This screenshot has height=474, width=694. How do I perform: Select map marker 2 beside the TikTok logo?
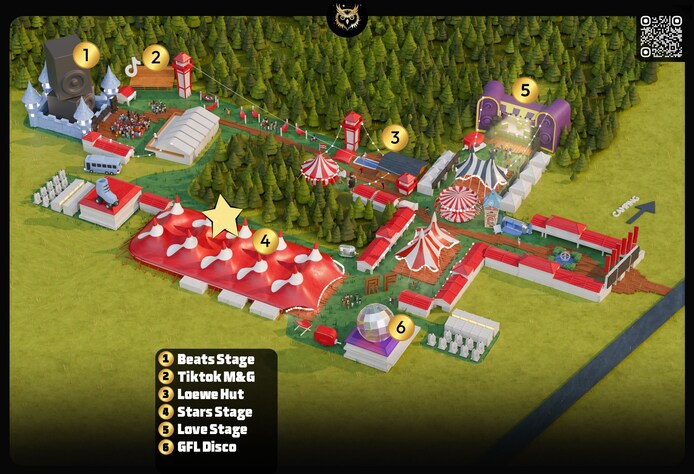[154, 57]
